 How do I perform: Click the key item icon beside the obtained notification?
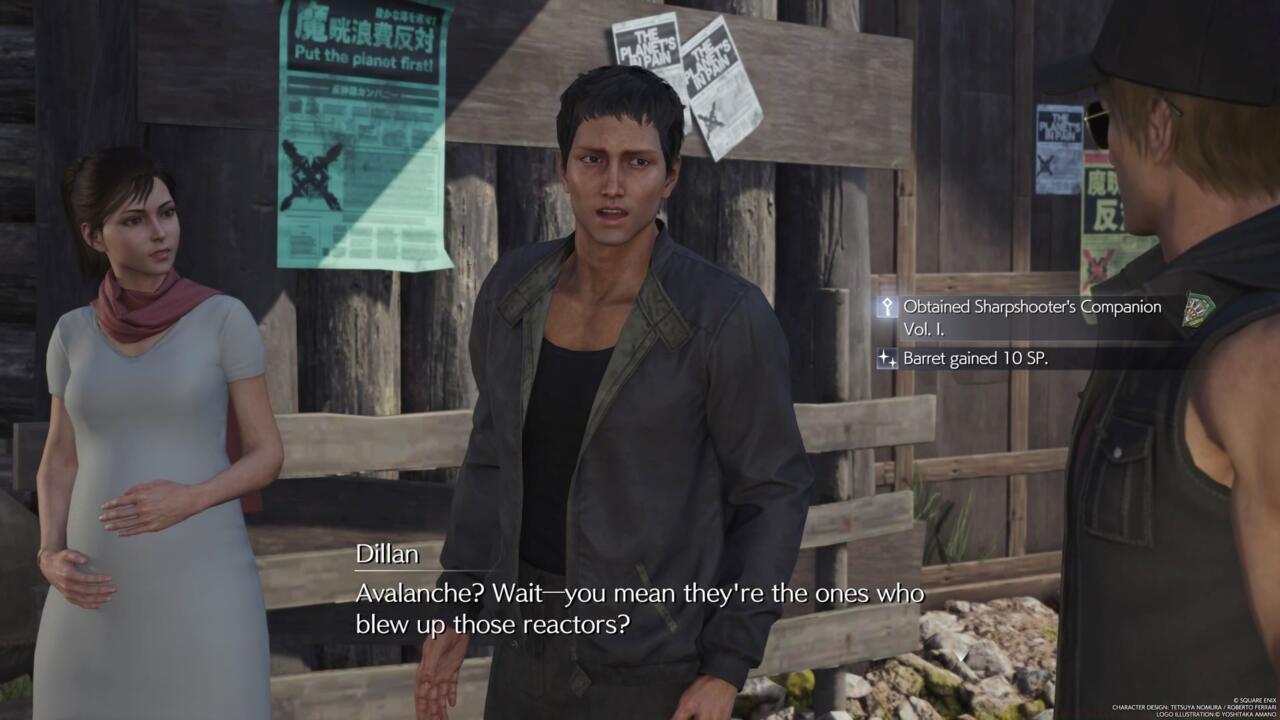coord(887,308)
